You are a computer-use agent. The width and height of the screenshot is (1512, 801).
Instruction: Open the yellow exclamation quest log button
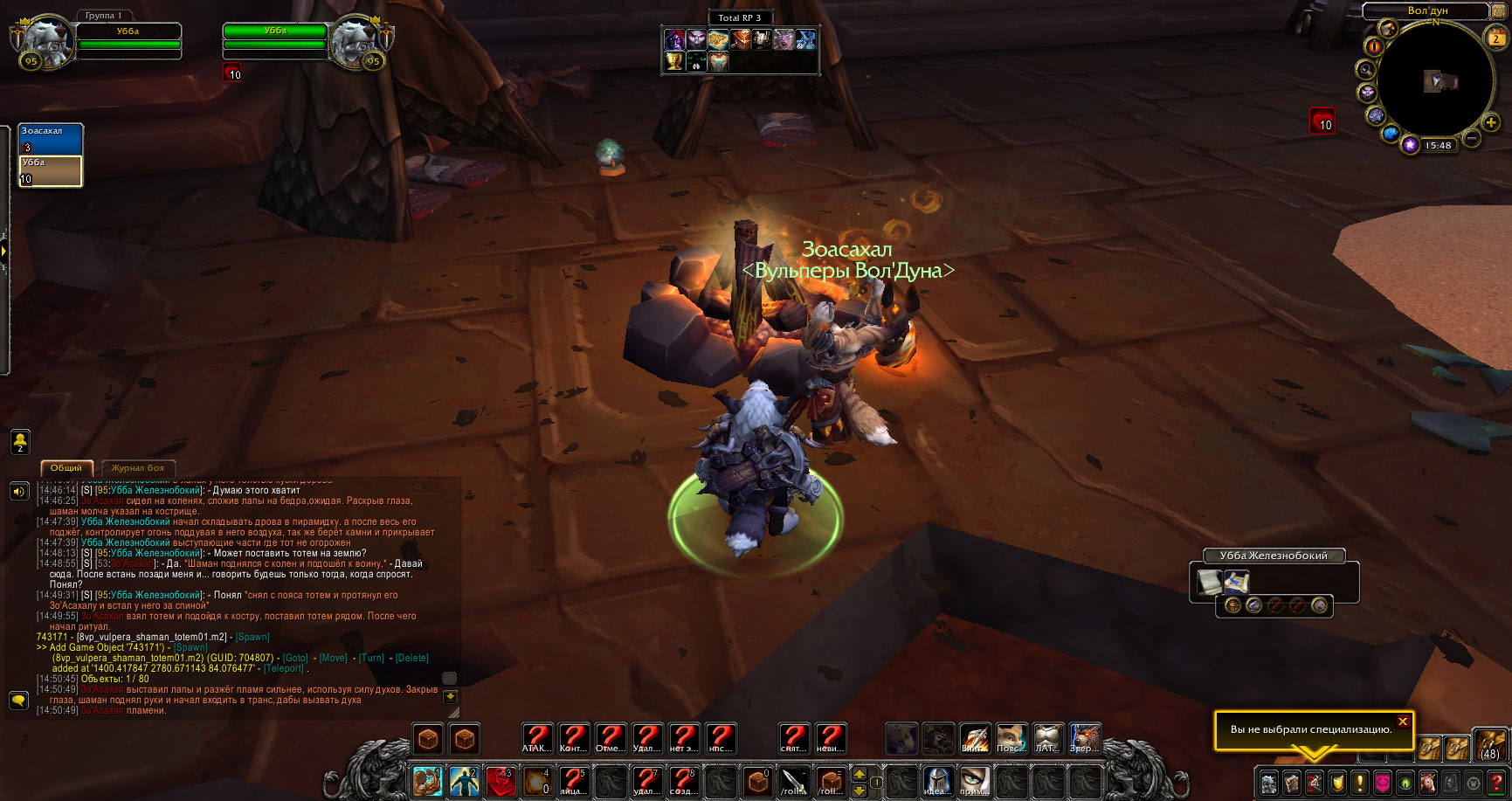[1359, 782]
